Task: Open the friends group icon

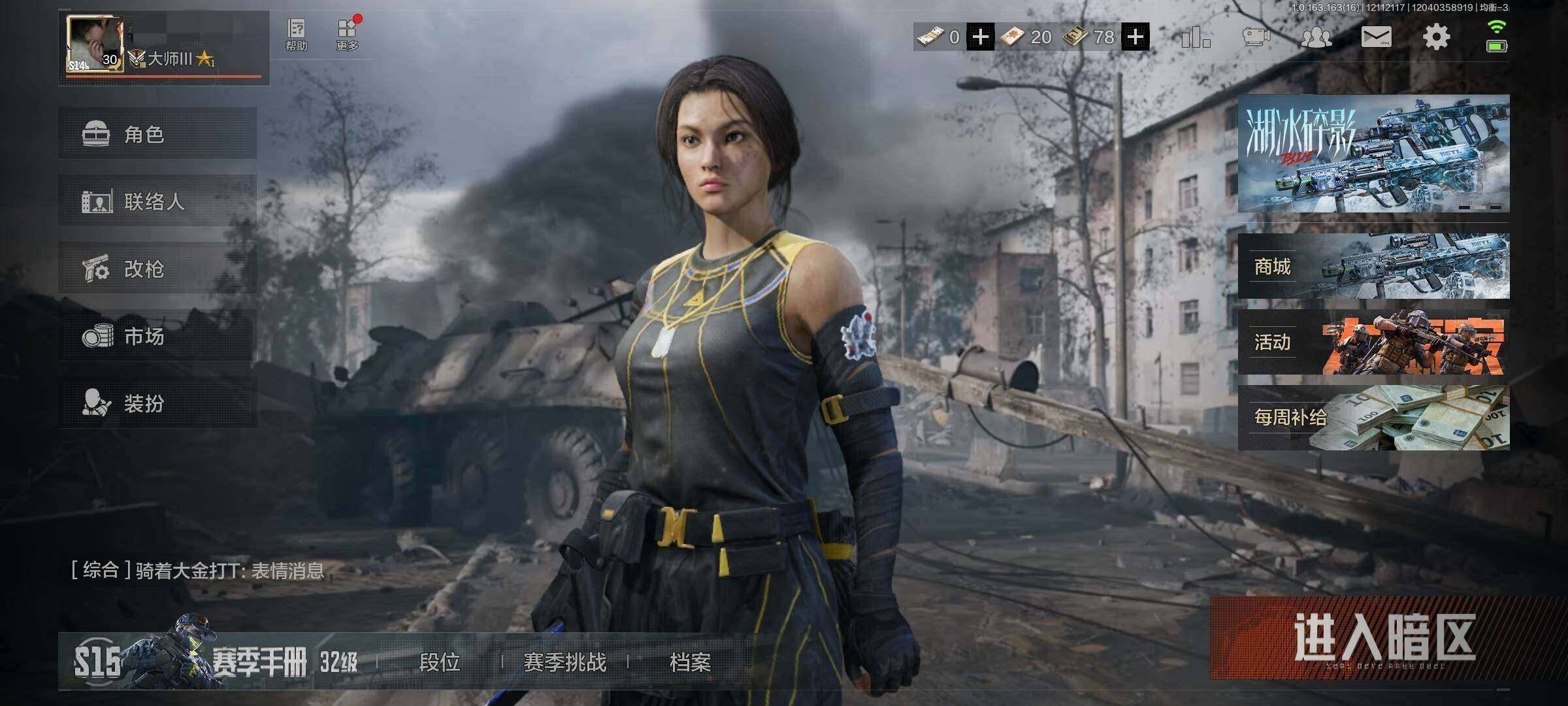Action: (x=1316, y=37)
